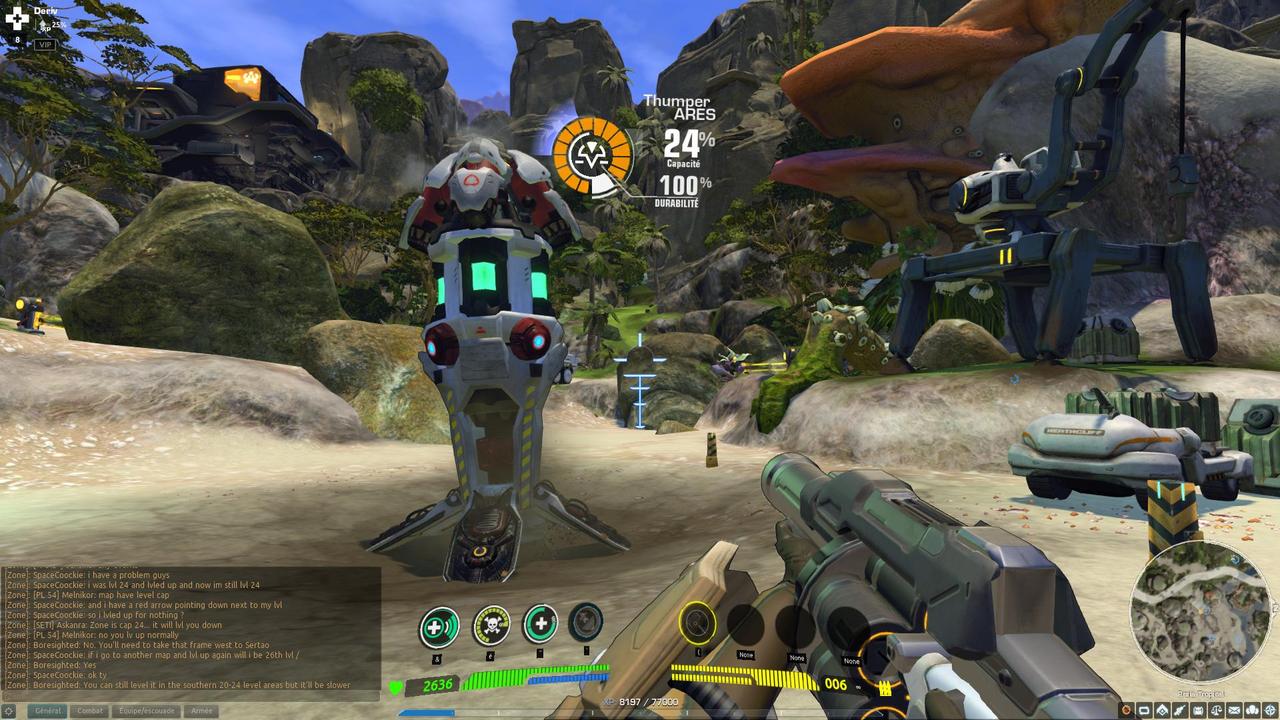Trigger the teal plus ability beside the dark slot
The width and height of the screenshot is (1280, 720).
point(541,624)
